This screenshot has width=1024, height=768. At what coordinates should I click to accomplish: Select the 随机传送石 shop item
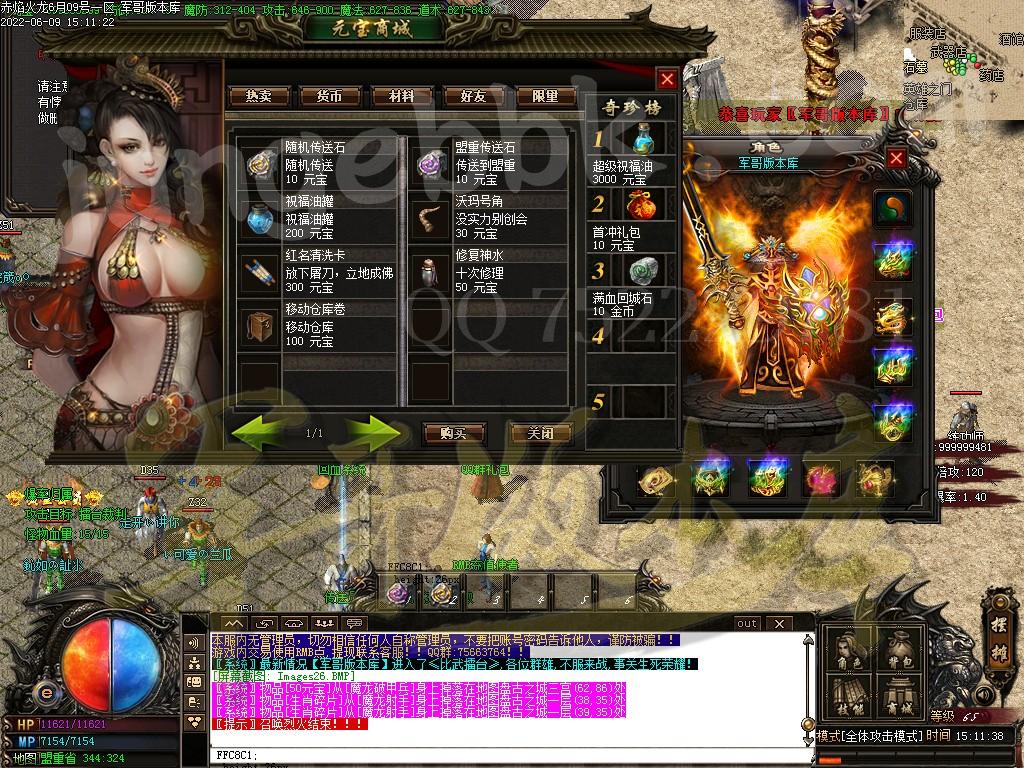point(260,163)
